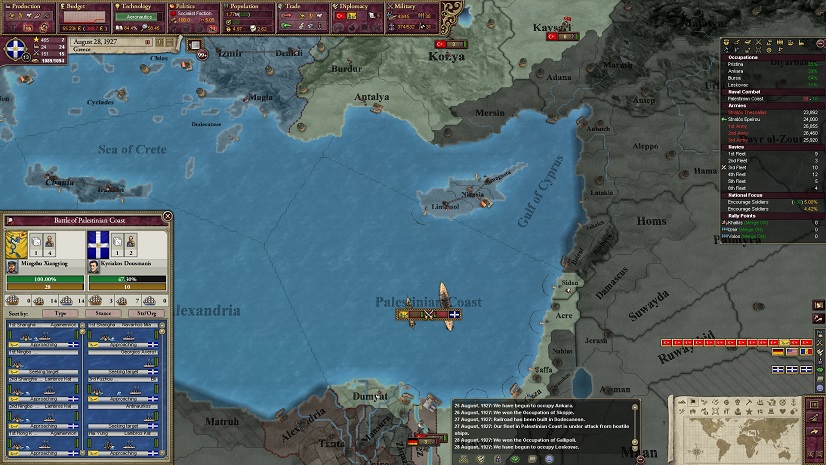Select Kyriakos Dousmanis's admiral portrait

[x=95, y=266]
